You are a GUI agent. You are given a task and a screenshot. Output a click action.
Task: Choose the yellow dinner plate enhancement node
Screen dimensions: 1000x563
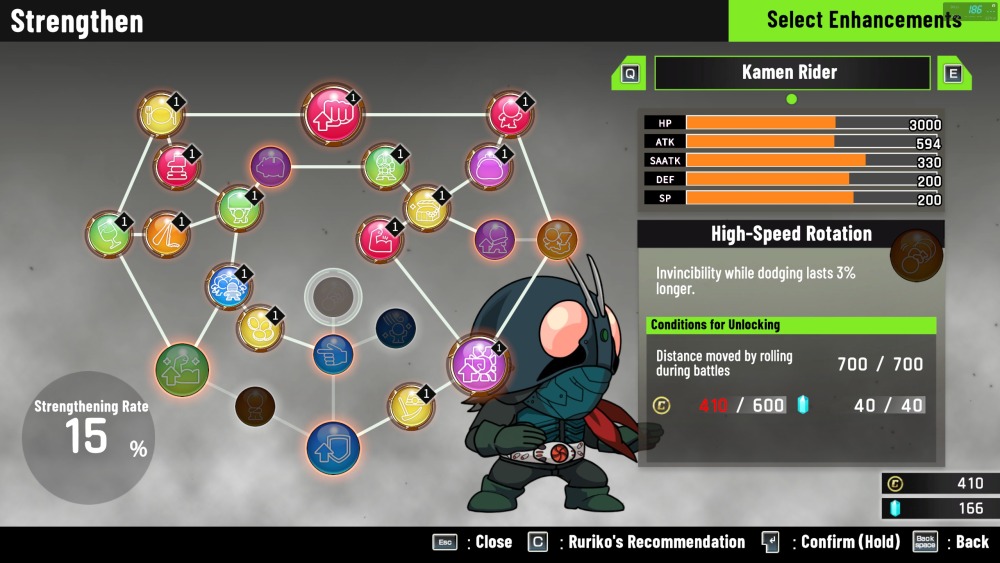[160, 115]
